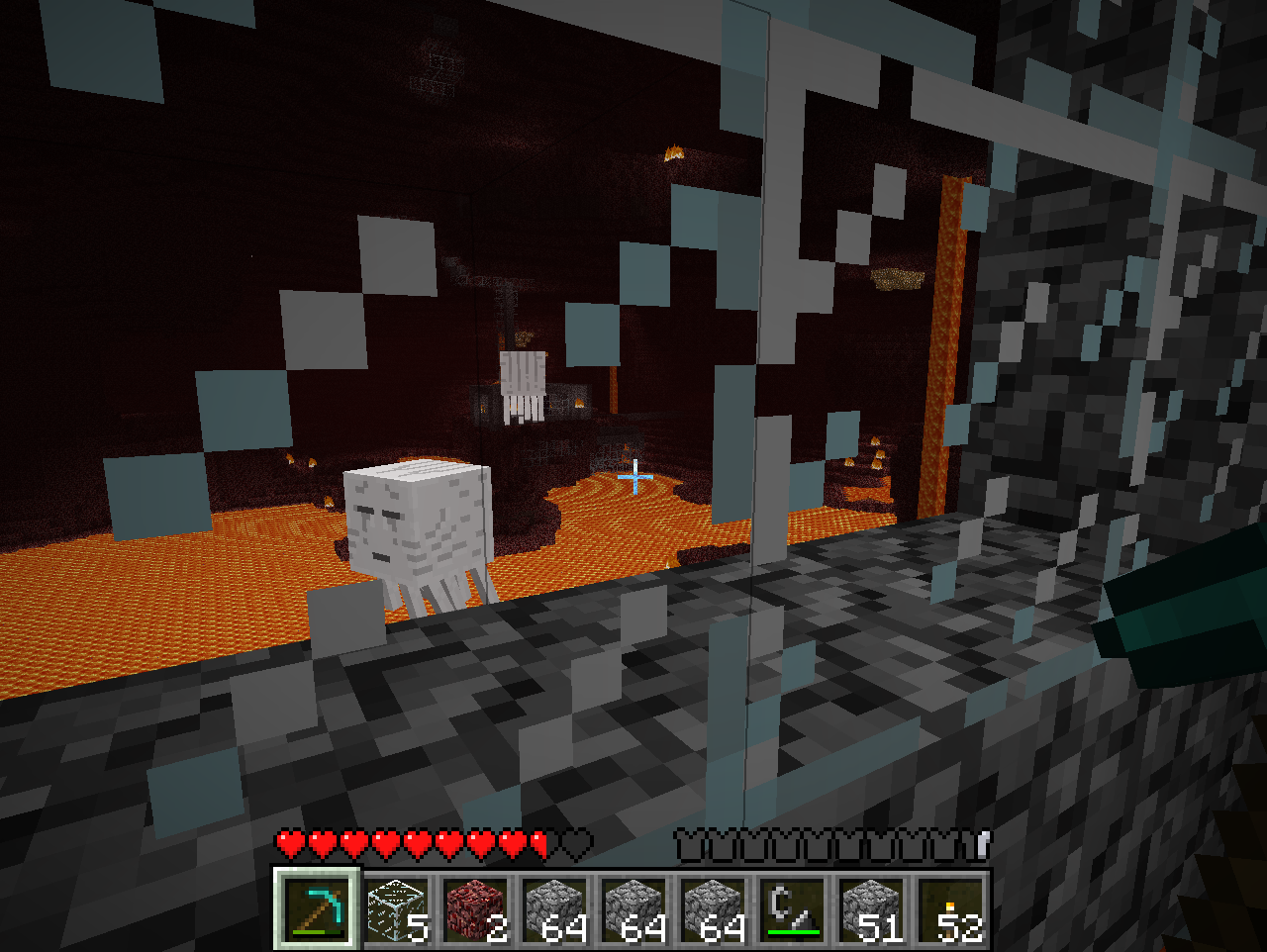Viewport: 1267px width, 952px height.
Task: Select the flint and steel slot
Action: coord(792,908)
